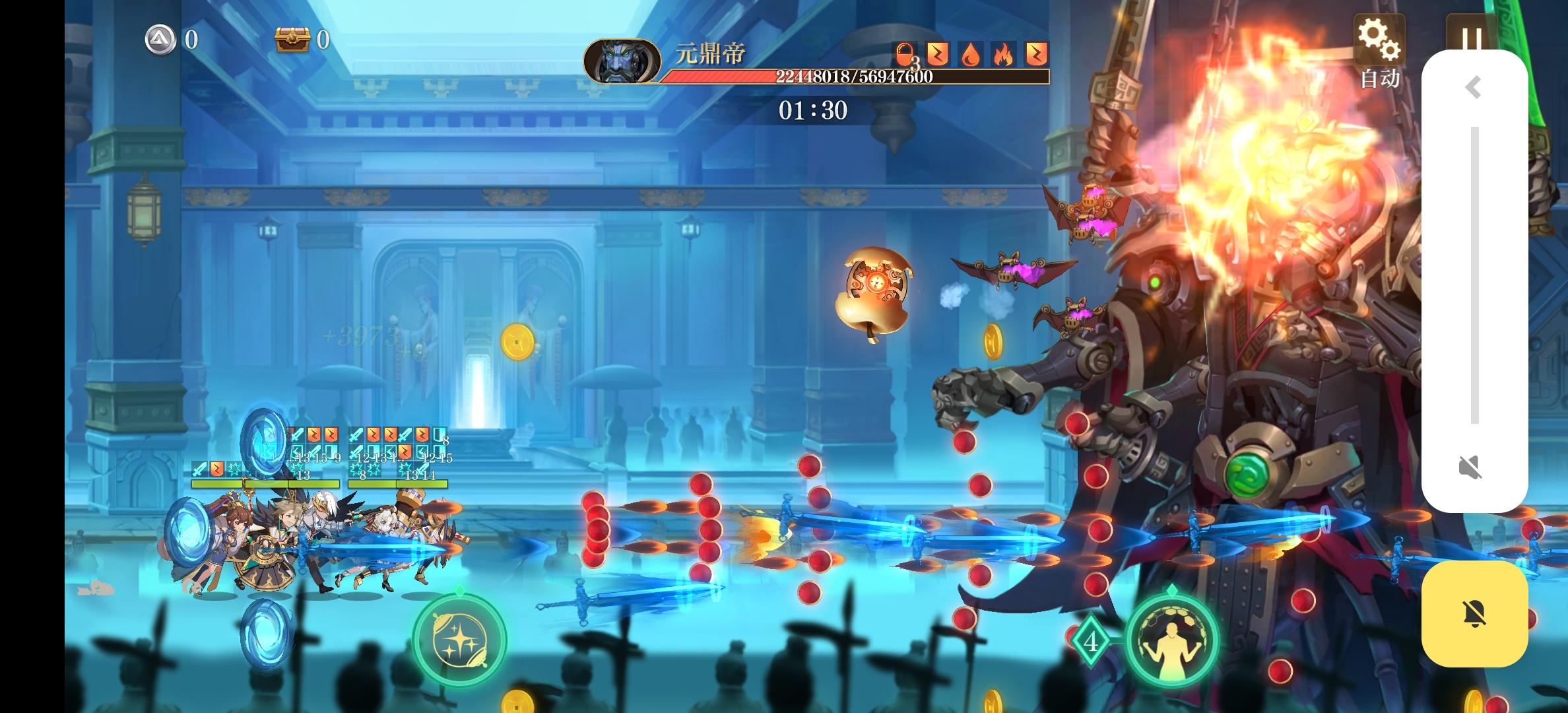The image size is (1568, 713).
Task: Toggle the muted speaker icon
Action: (1471, 467)
